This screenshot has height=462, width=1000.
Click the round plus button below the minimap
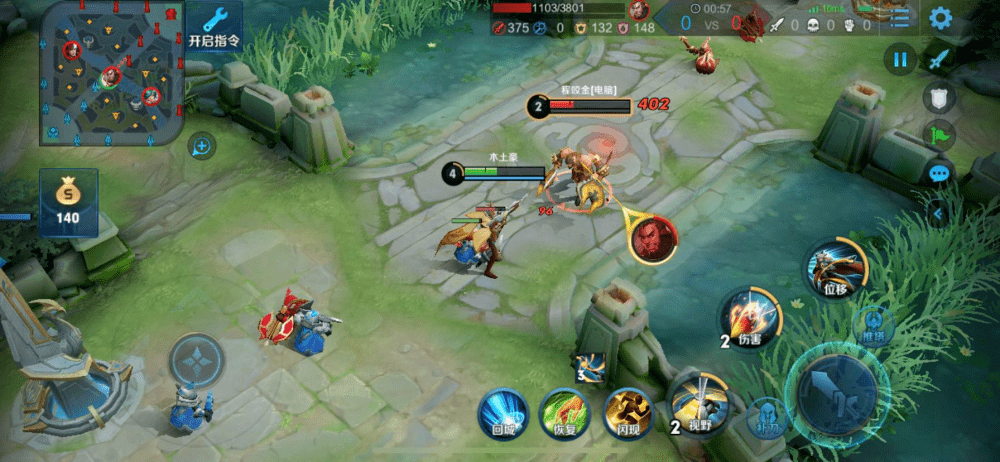[202, 147]
